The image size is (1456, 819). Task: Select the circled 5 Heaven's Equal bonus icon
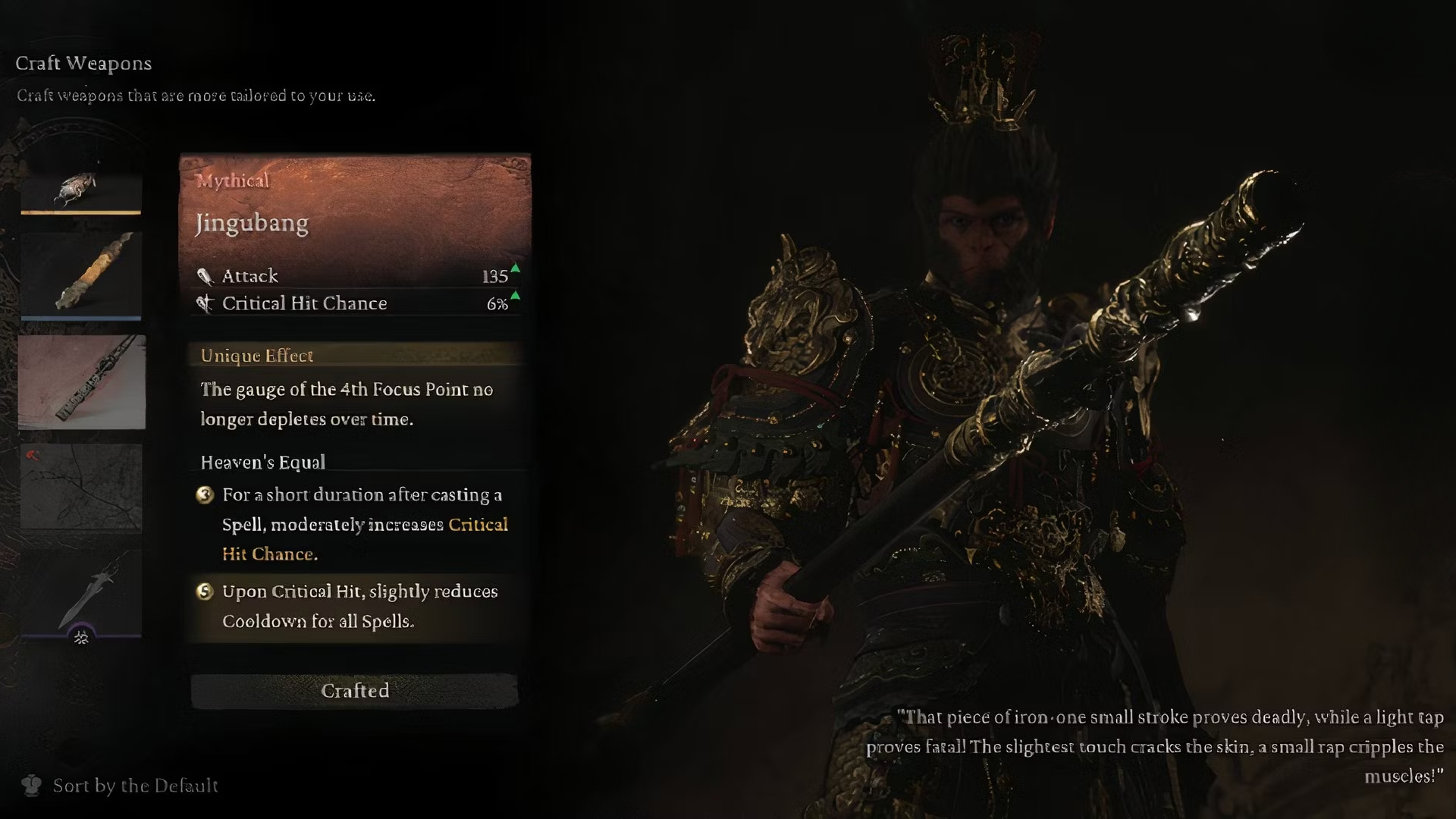[x=203, y=592]
